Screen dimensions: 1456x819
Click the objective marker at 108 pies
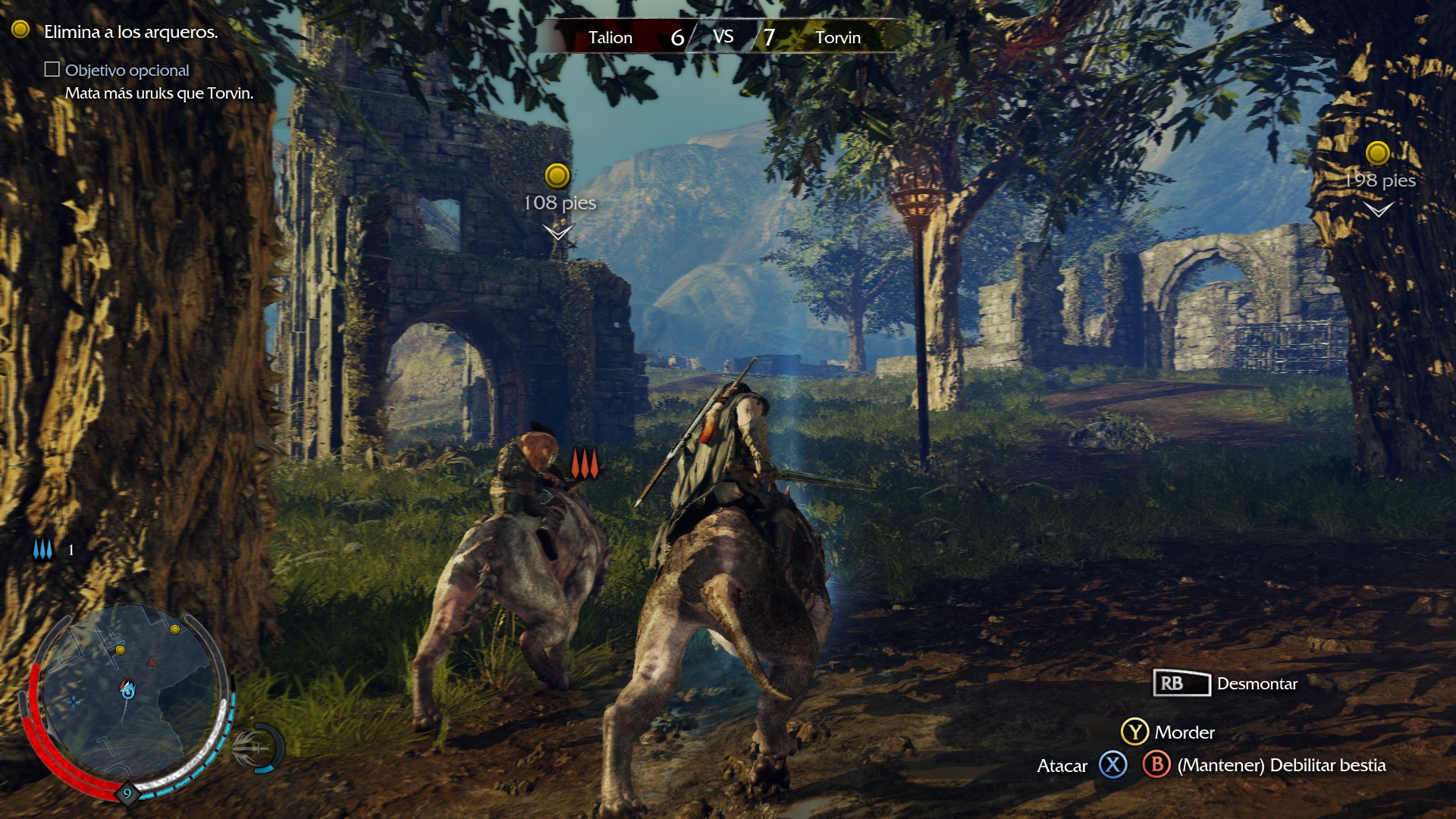[x=557, y=176]
